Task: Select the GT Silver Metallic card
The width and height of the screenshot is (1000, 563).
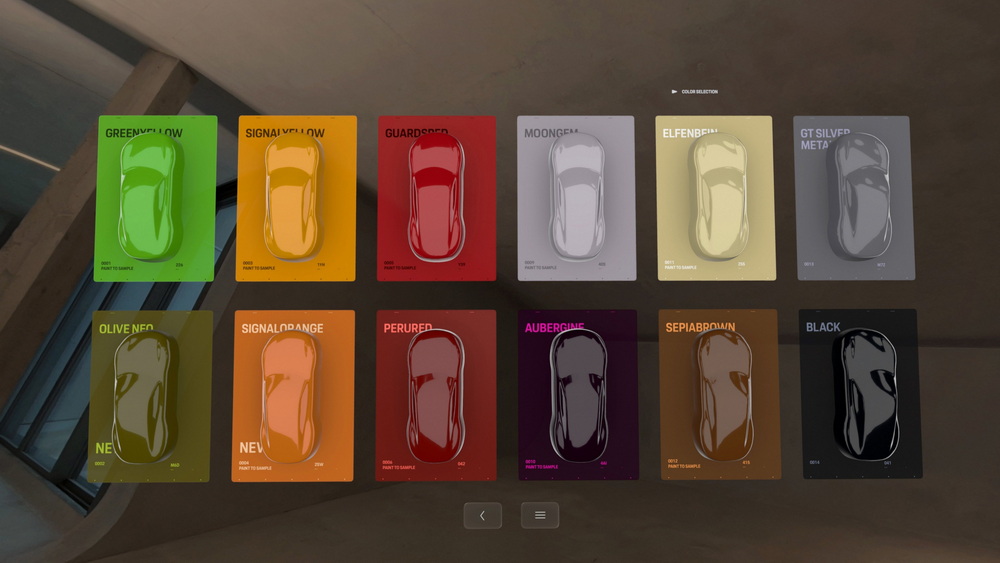Action: (x=855, y=198)
